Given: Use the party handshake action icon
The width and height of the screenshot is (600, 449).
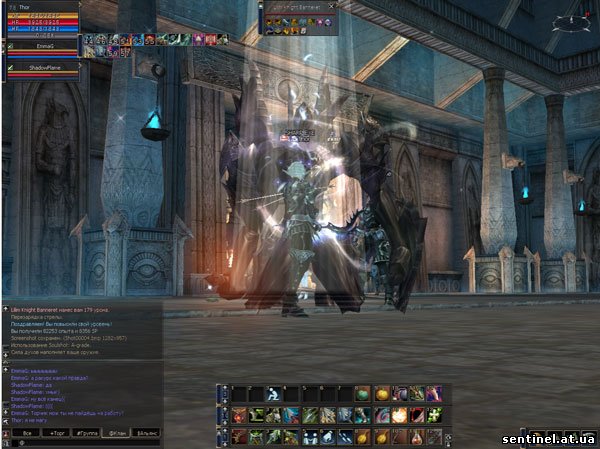Looking at the screenshot, I should pos(309,437).
